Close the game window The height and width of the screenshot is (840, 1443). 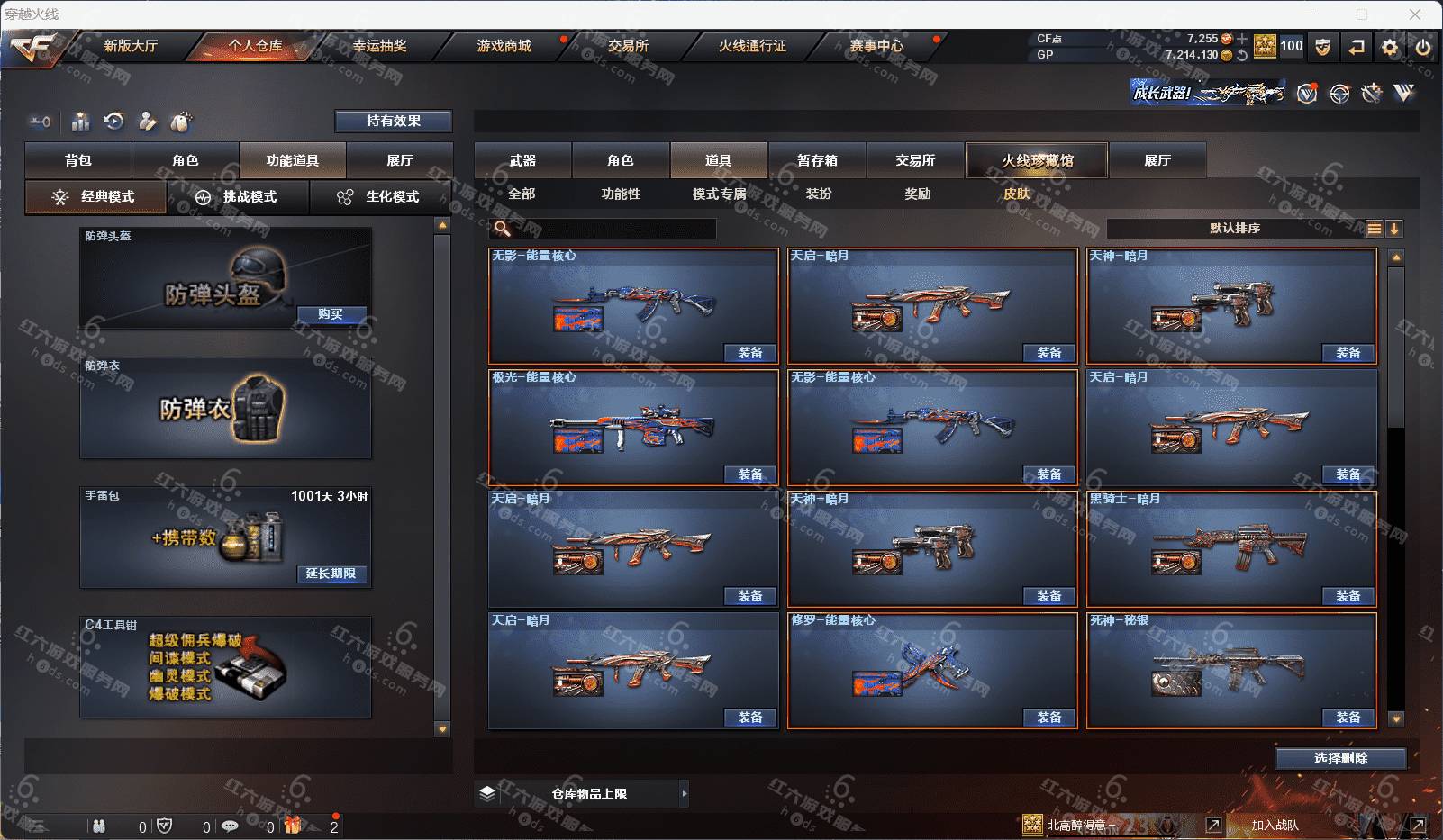pos(1415,14)
